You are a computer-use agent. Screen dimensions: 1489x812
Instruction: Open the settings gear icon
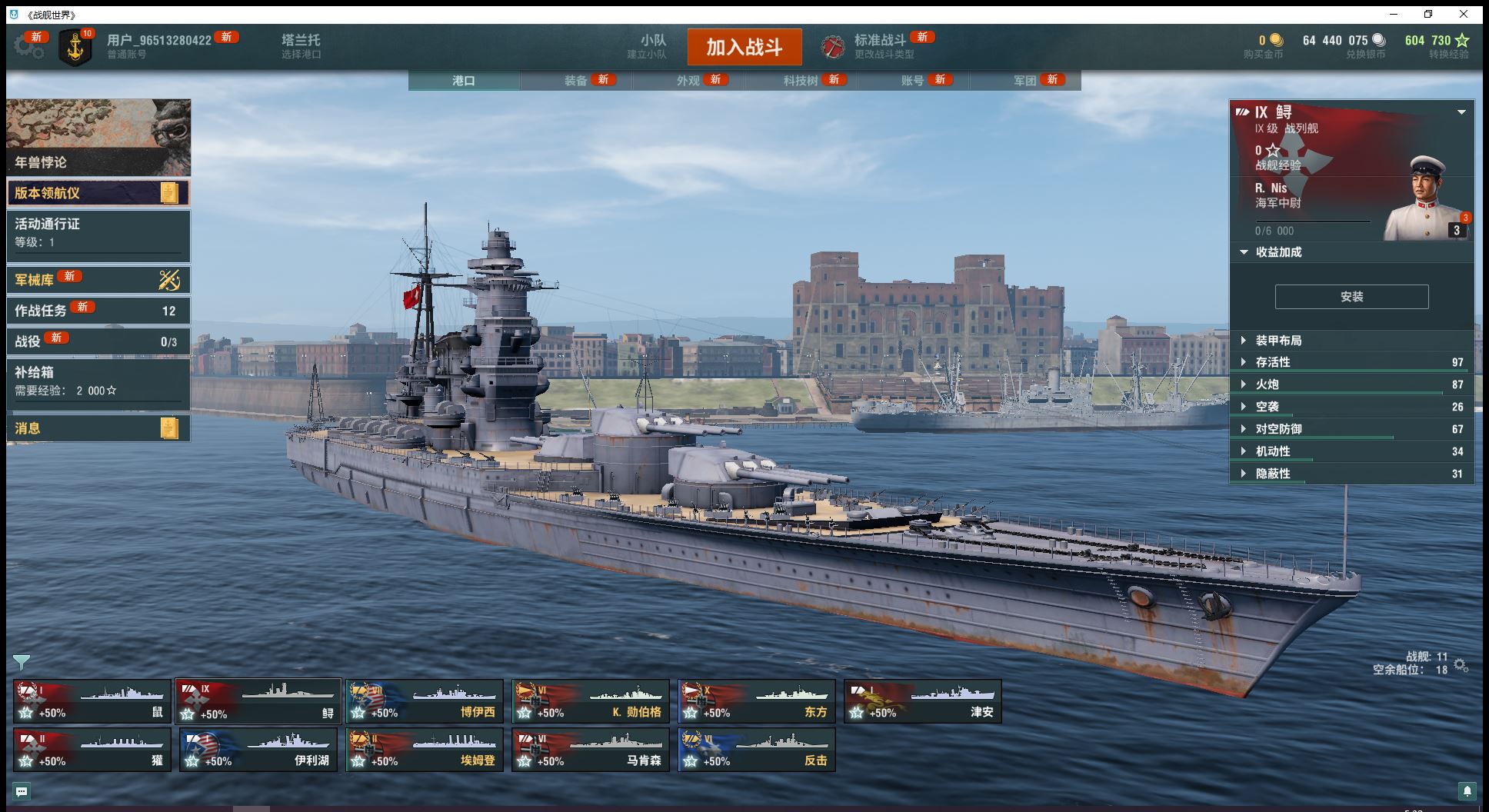pyautogui.click(x=28, y=47)
